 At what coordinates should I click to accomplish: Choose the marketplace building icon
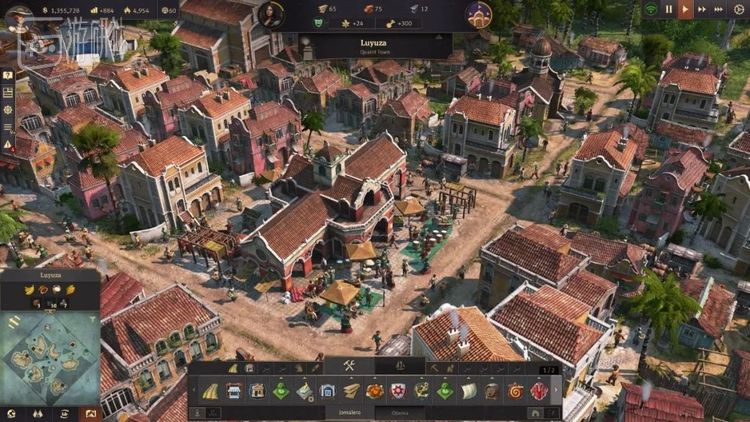tap(234, 391)
